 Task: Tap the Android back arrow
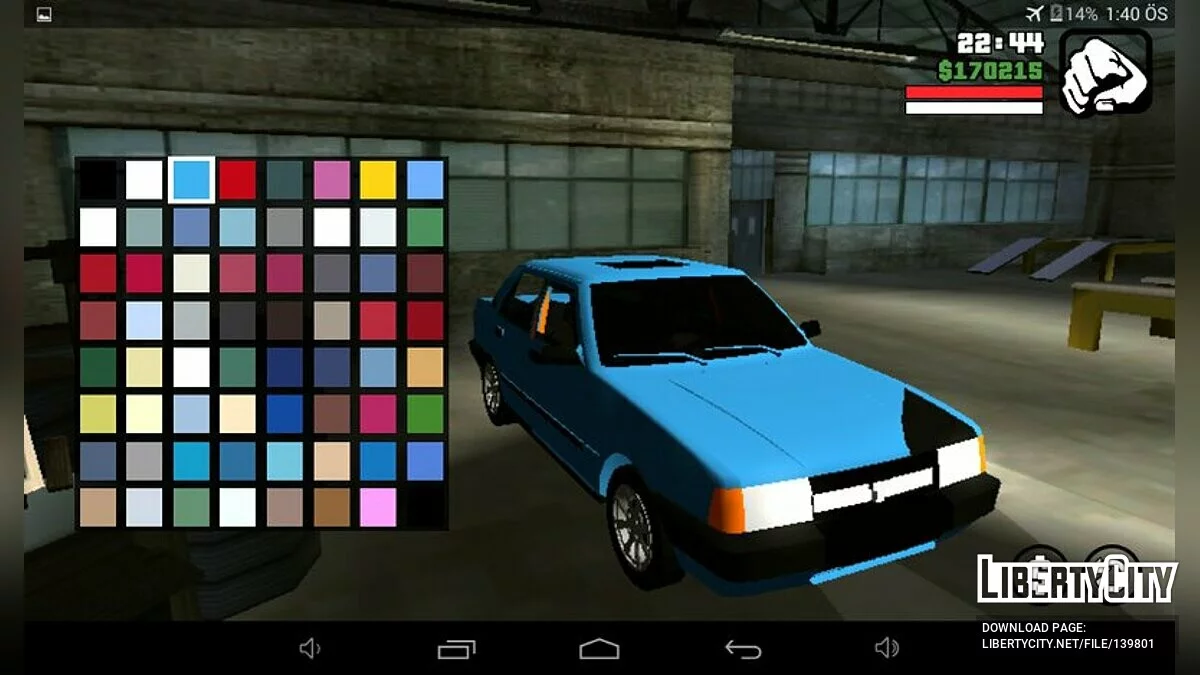click(743, 649)
